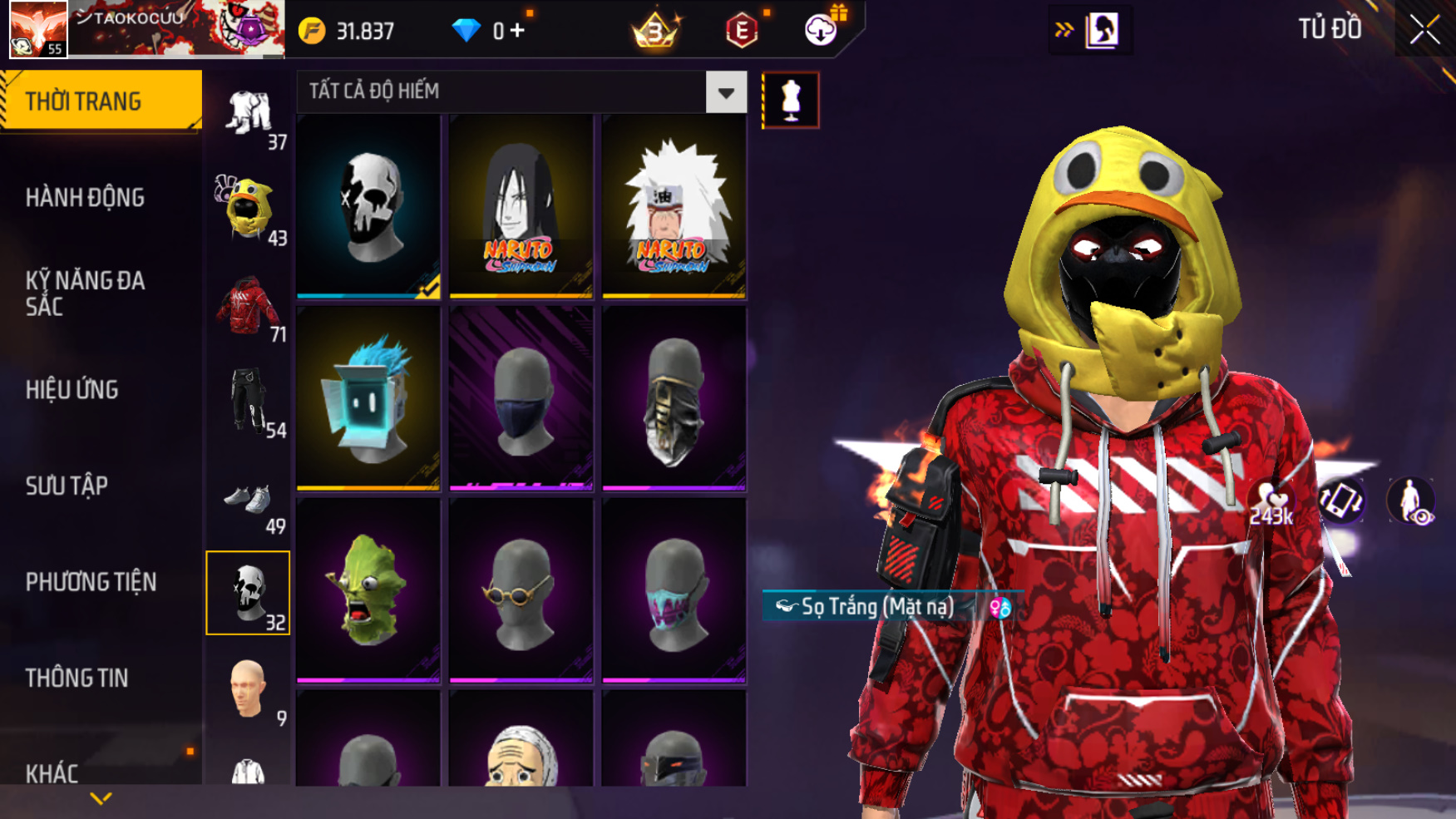
Task: Expand the Tất Cả Độ Hiếm rarity dropdown
Action: pyautogui.click(x=725, y=92)
